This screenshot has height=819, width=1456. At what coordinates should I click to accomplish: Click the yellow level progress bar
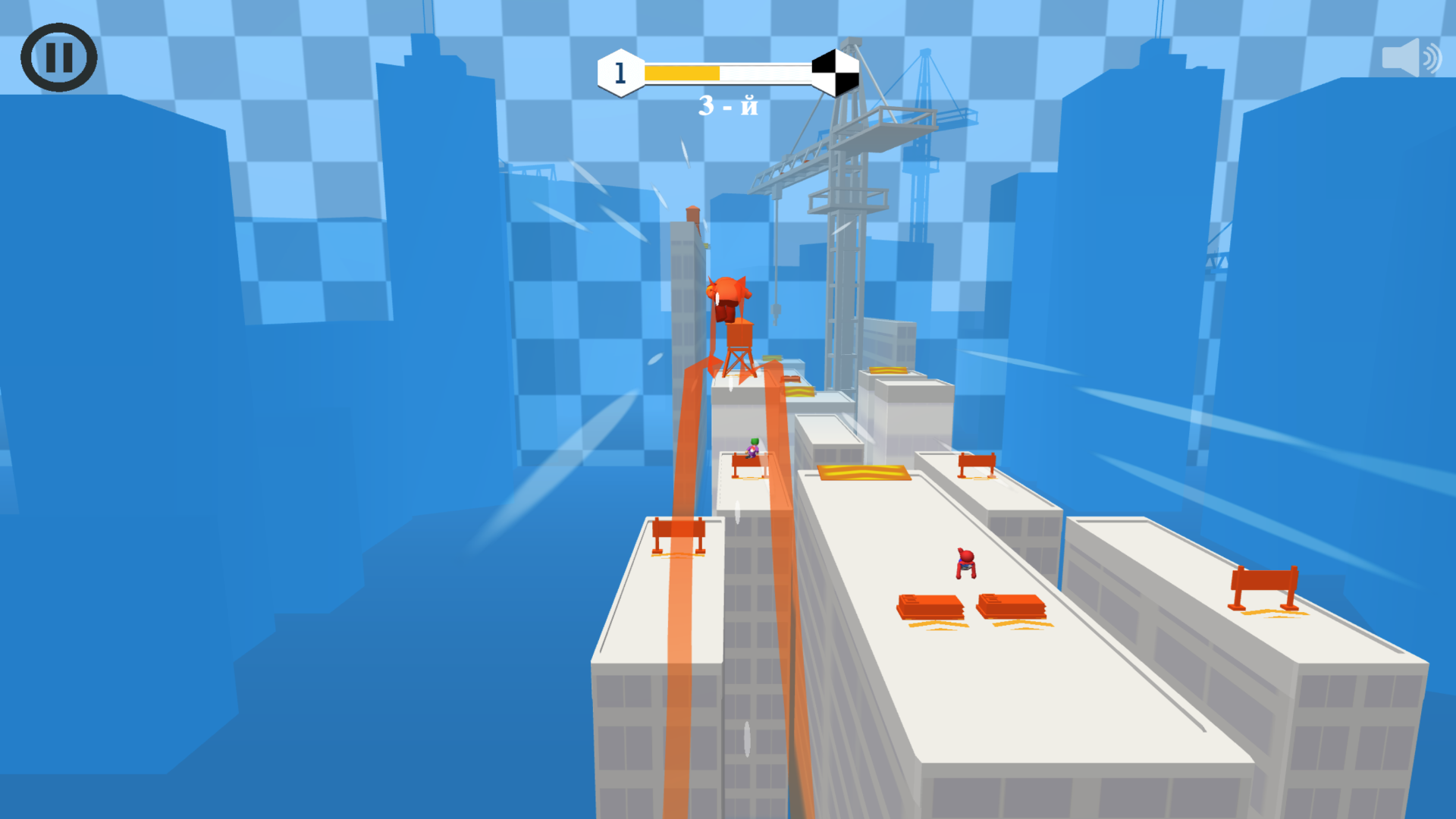[682, 72]
